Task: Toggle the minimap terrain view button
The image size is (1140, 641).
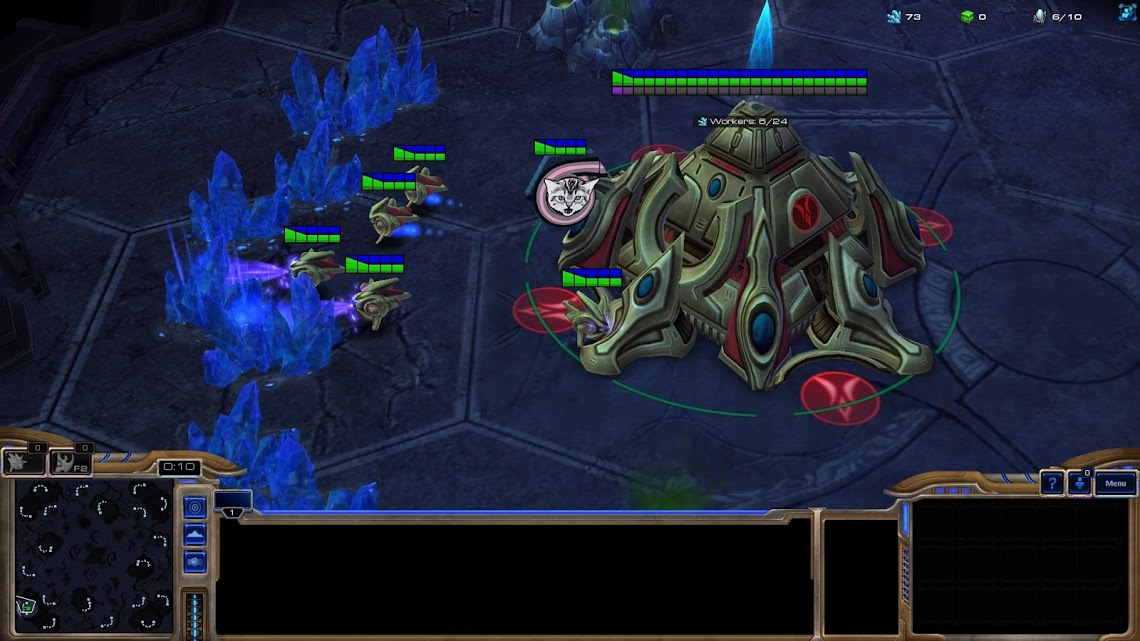Action: 195,535
